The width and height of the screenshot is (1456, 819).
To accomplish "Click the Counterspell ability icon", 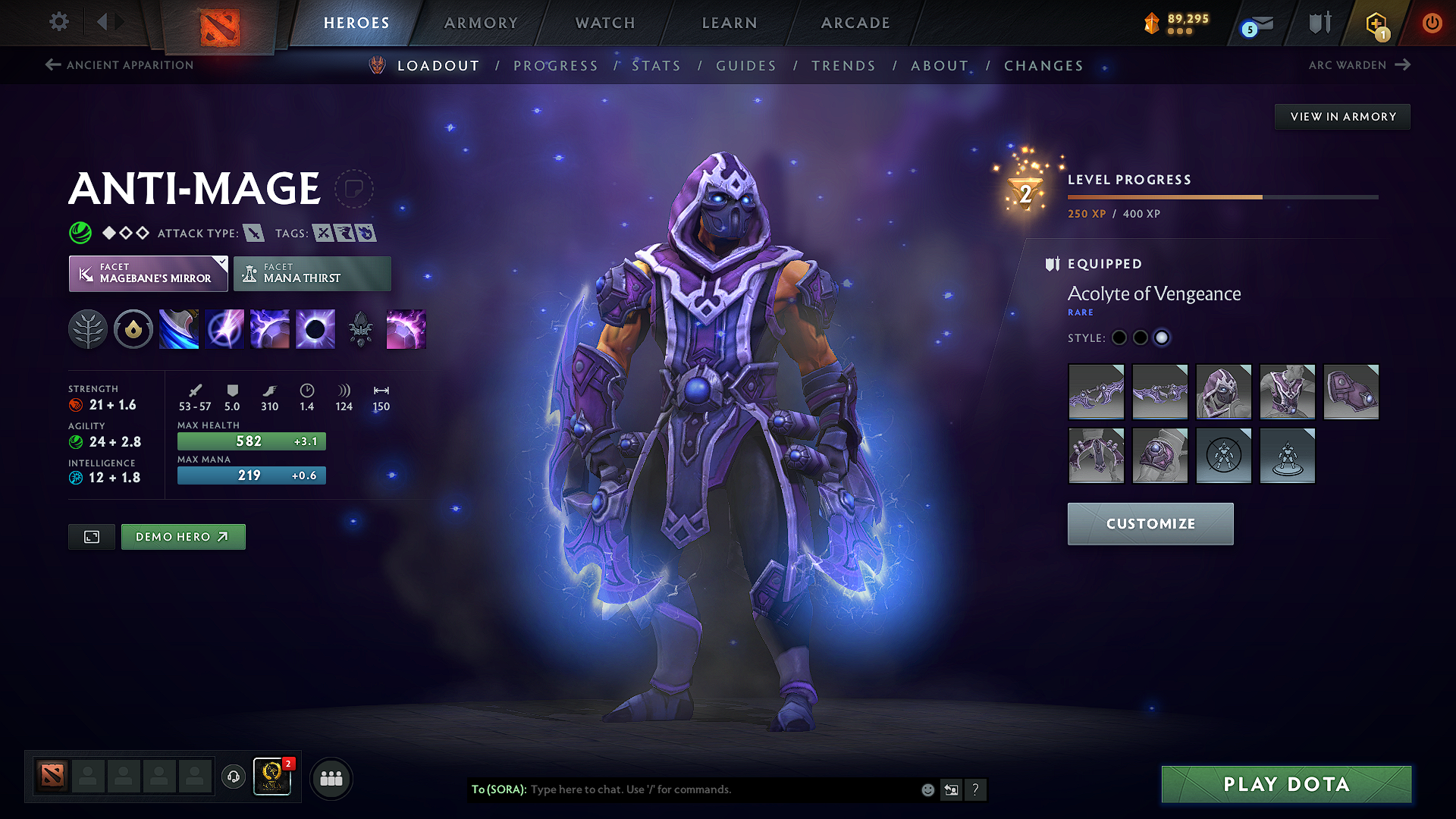I will coord(270,328).
